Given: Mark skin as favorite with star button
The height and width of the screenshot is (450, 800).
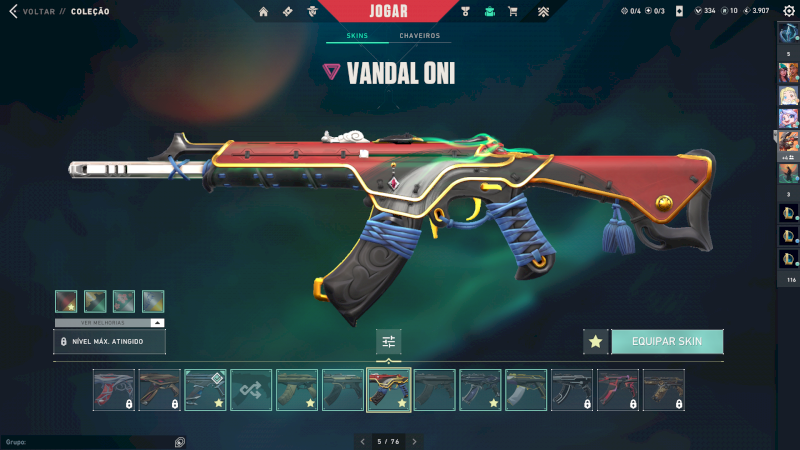Looking at the screenshot, I should click(x=596, y=342).
